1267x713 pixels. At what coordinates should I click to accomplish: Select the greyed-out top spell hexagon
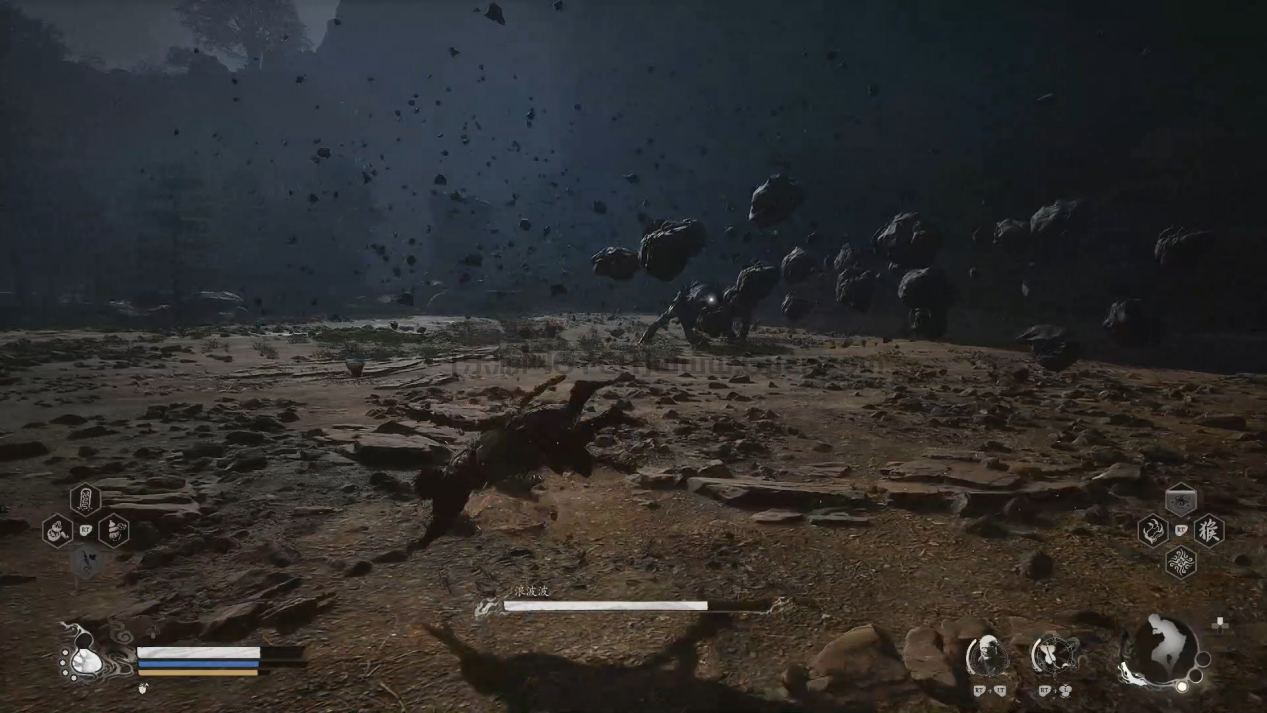click(x=1181, y=499)
